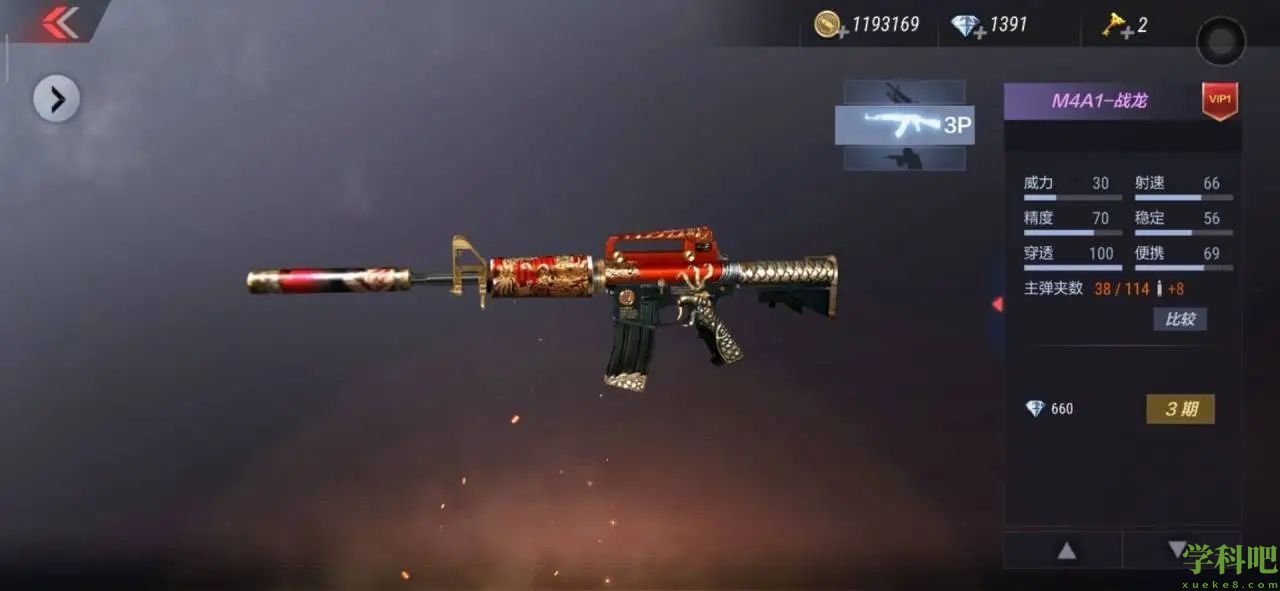
Task: Go to next weapon with down arrow
Action: click(x=1177, y=550)
